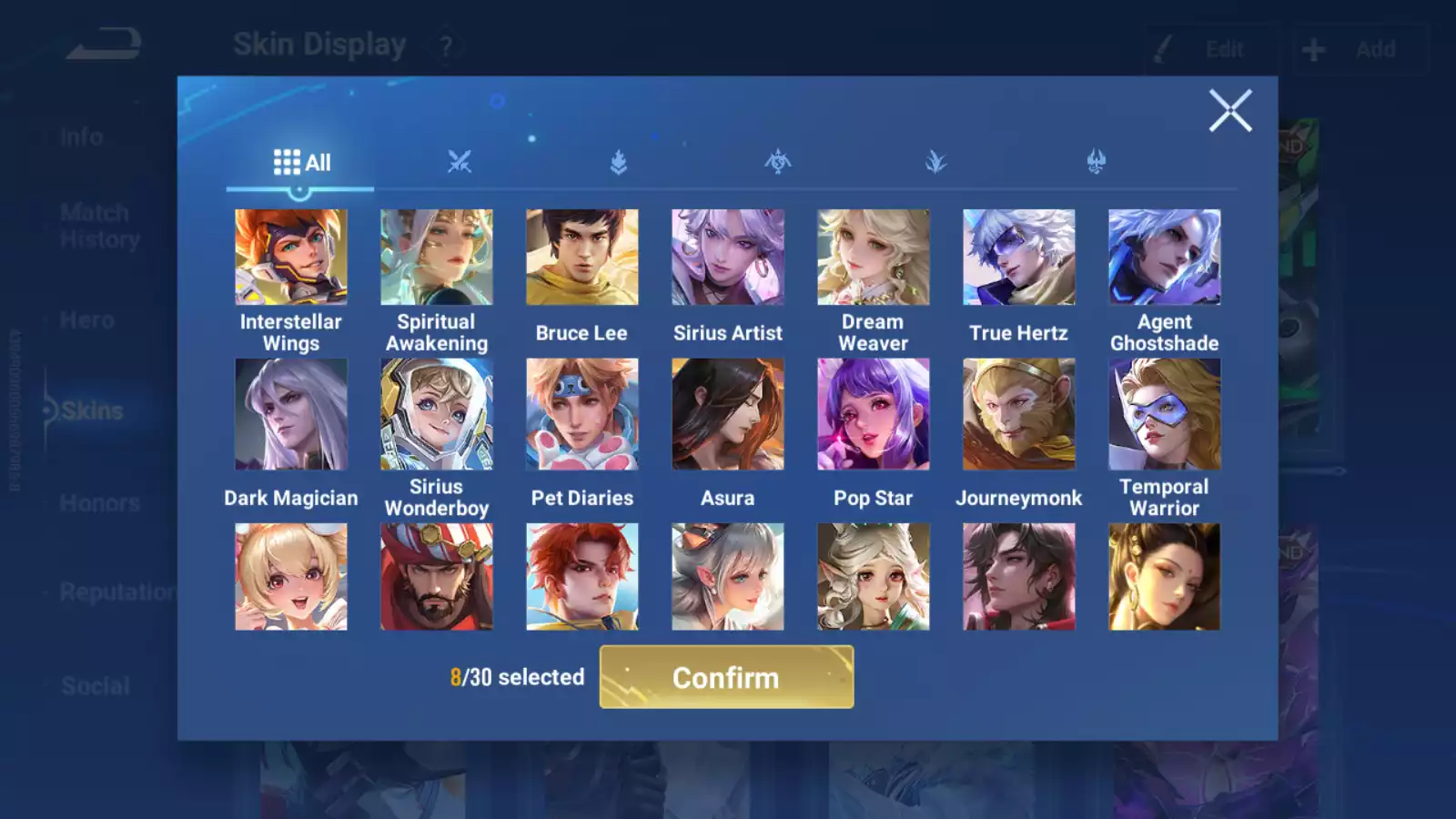Open the crossed-swords fighter role filter
This screenshot has width=1456, height=819.
coord(460,160)
